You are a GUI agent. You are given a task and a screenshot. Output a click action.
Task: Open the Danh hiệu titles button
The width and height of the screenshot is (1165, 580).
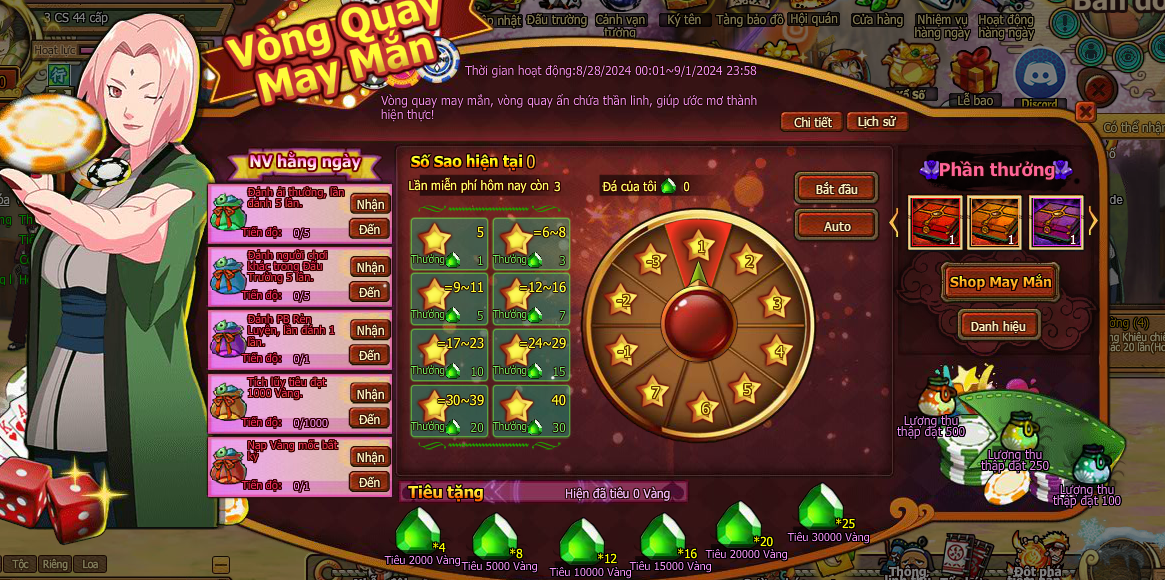(x=997, y=326)
